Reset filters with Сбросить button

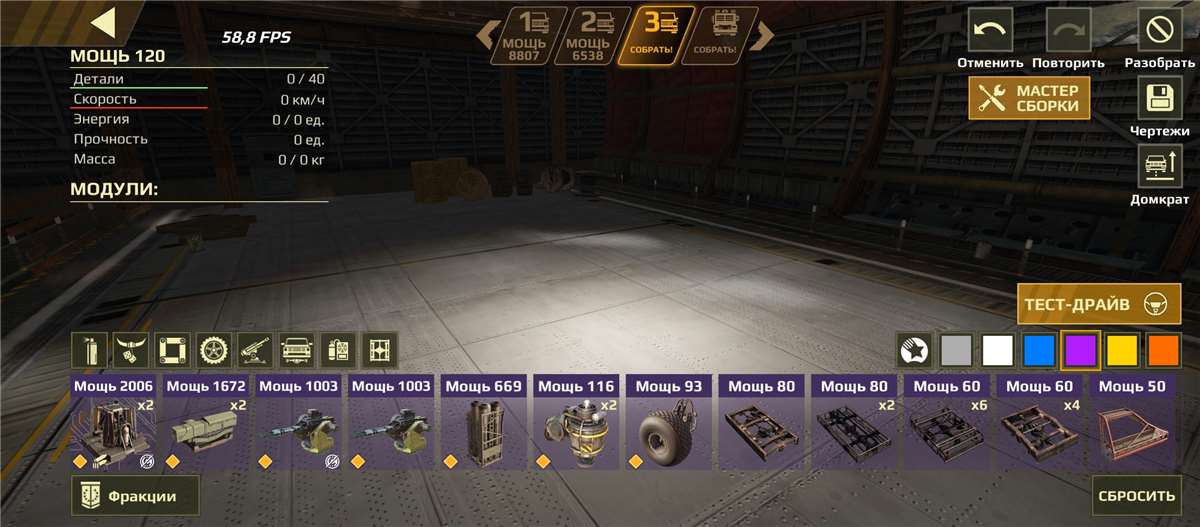[1136, 496]
